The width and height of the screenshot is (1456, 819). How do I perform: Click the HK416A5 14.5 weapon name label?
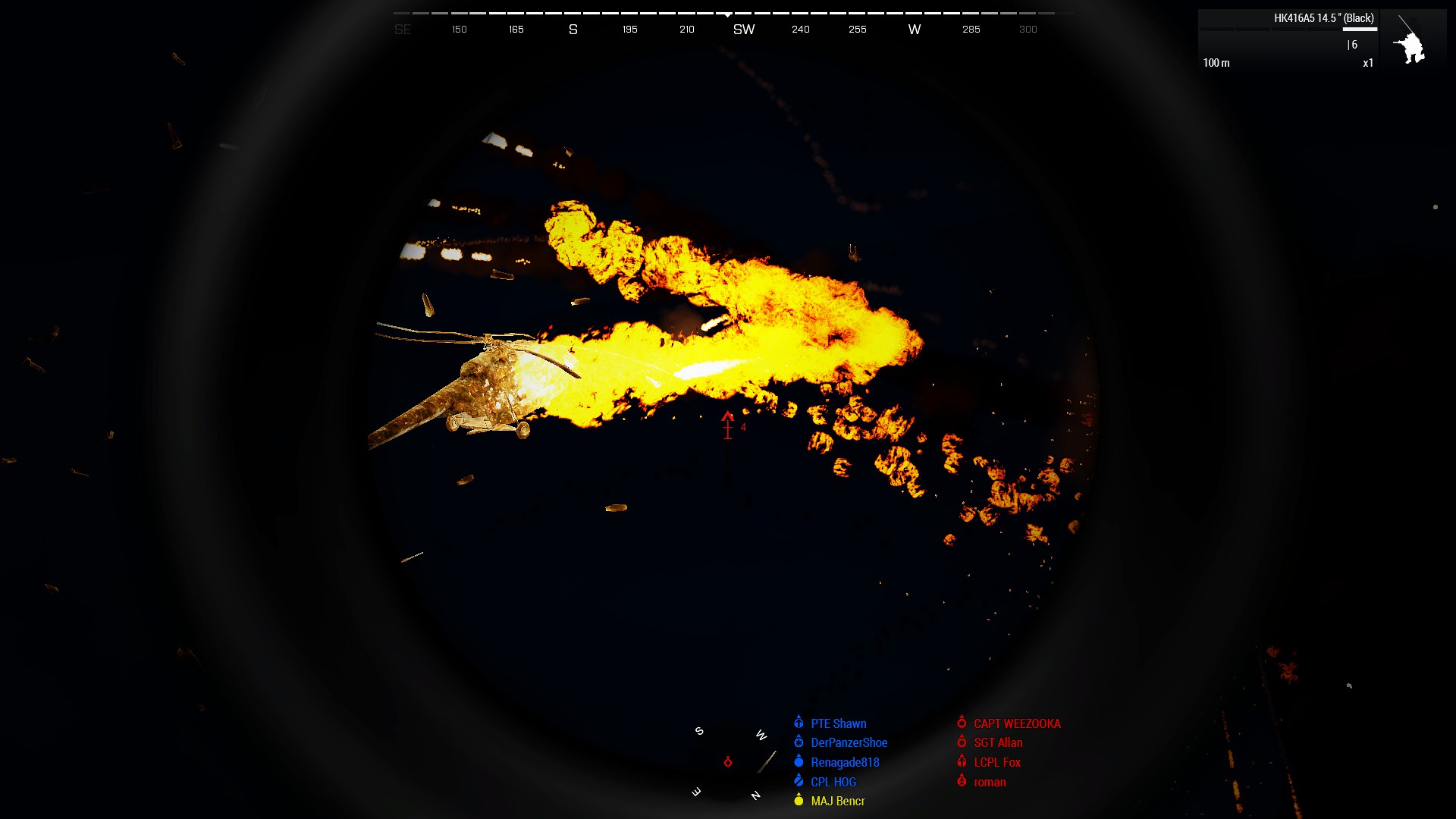click(1323, 17)
